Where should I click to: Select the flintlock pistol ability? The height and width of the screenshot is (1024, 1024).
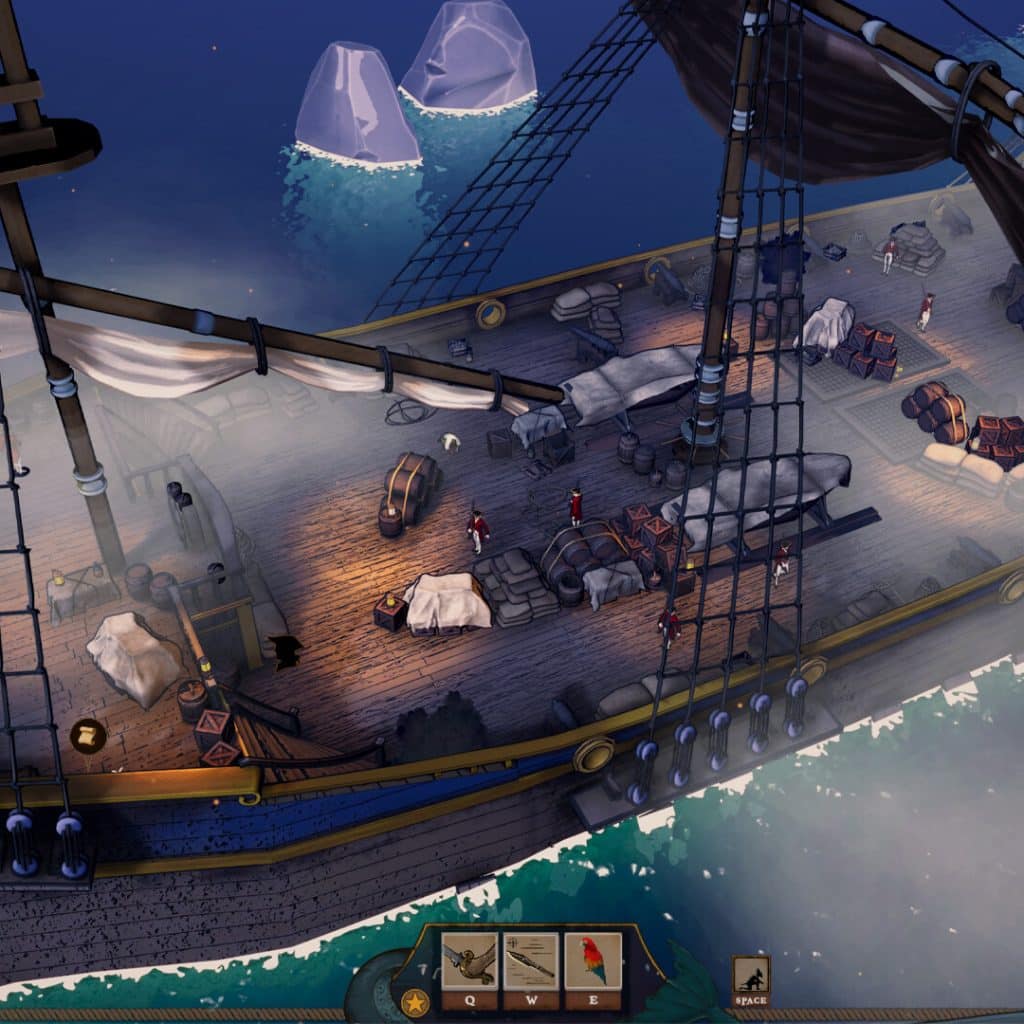tap(469, 962)
